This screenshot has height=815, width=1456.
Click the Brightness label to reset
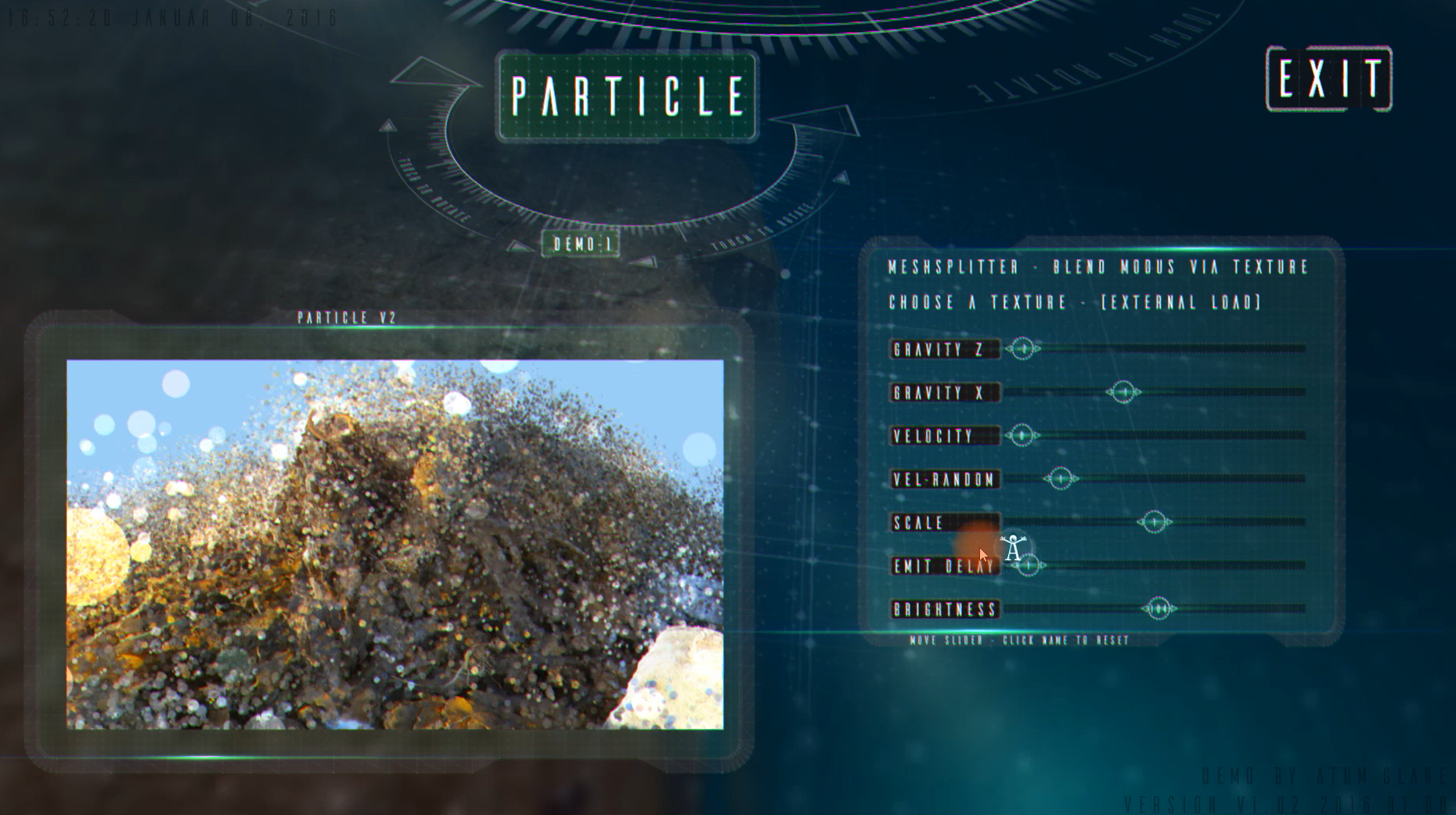point(944,609)
